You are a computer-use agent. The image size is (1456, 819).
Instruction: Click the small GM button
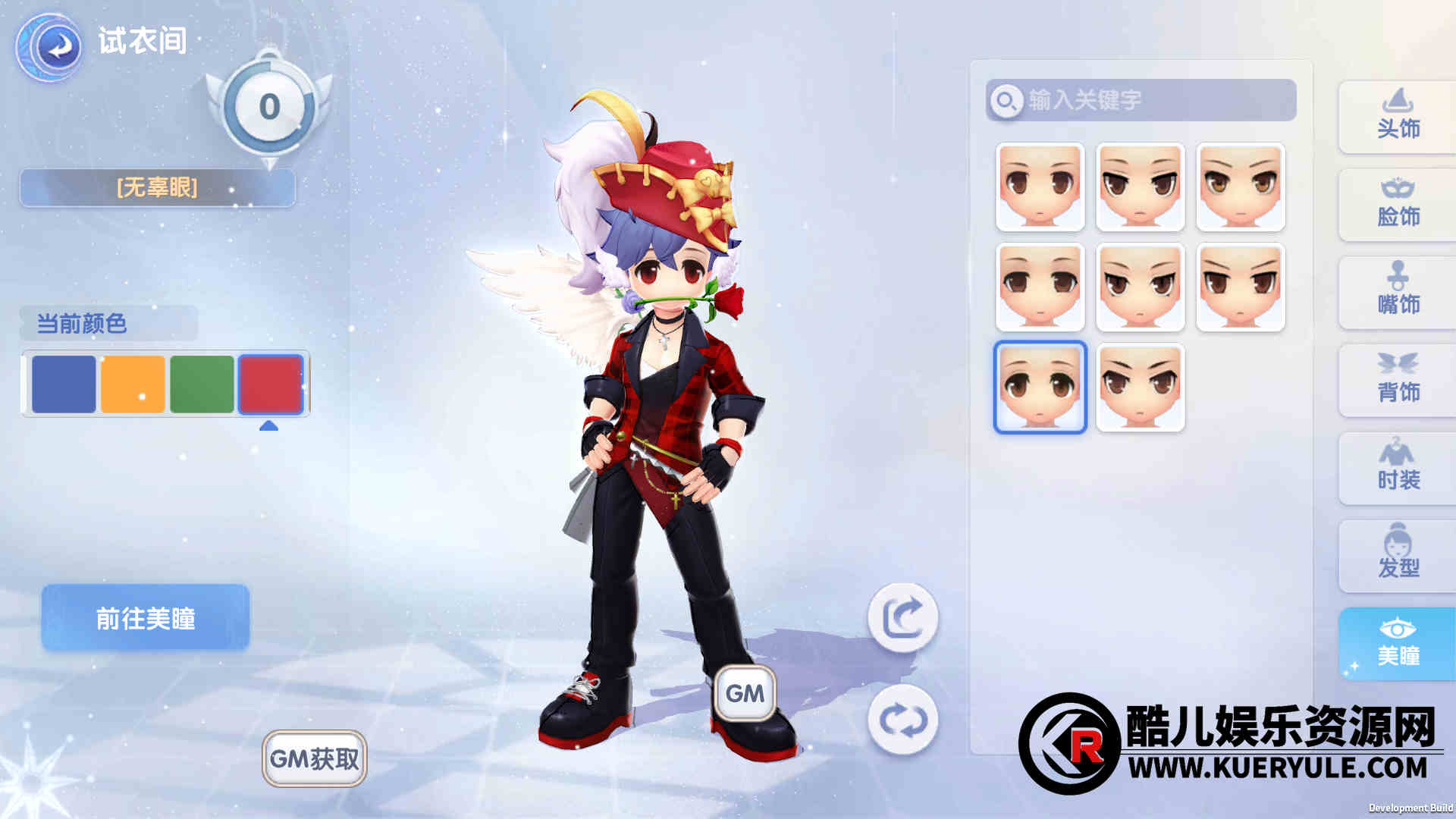745,693
